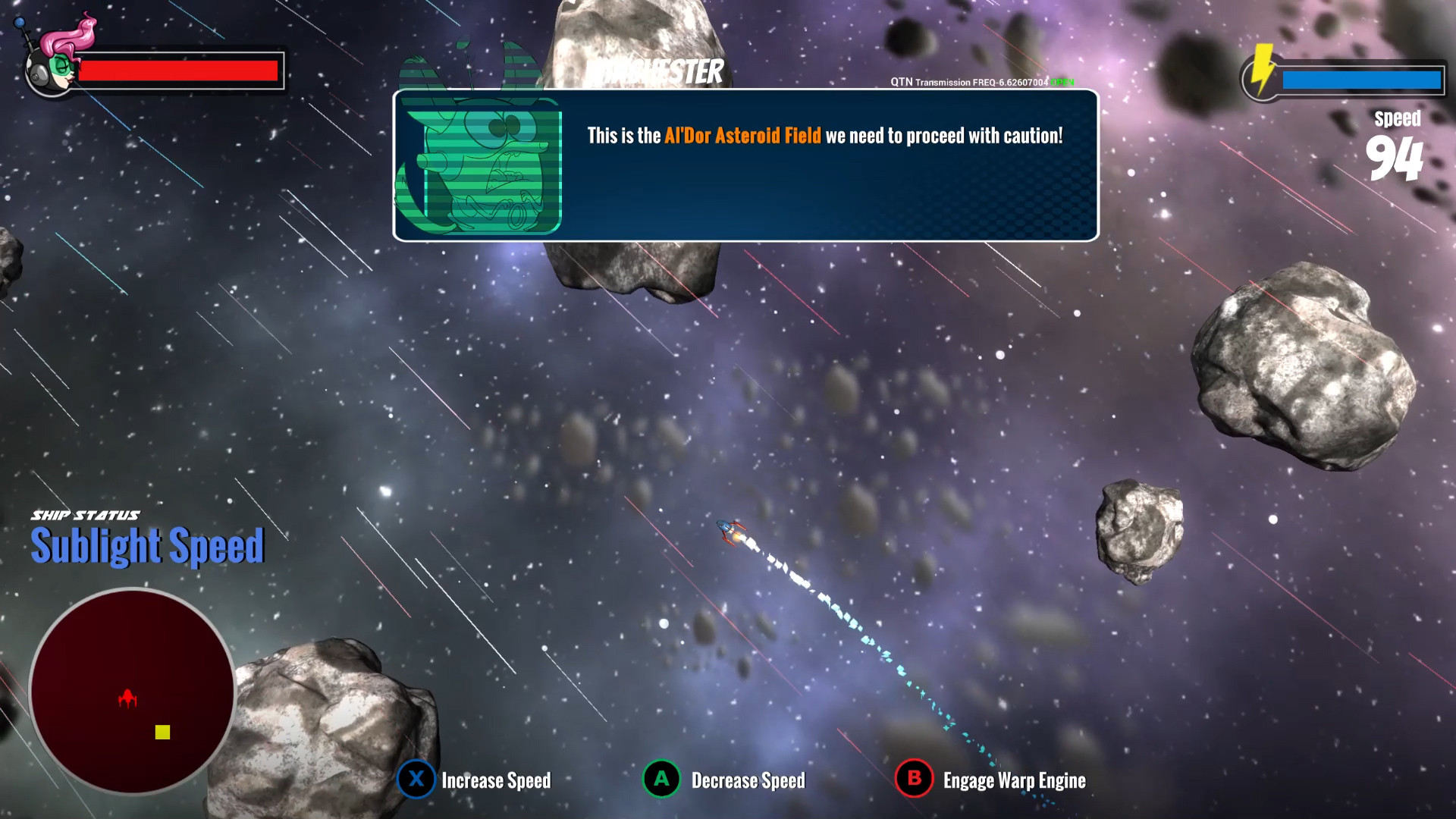The width and height of the screenshot is (1456, 819).
Task: Click the red health bar
Action: [x=180, y=70]
